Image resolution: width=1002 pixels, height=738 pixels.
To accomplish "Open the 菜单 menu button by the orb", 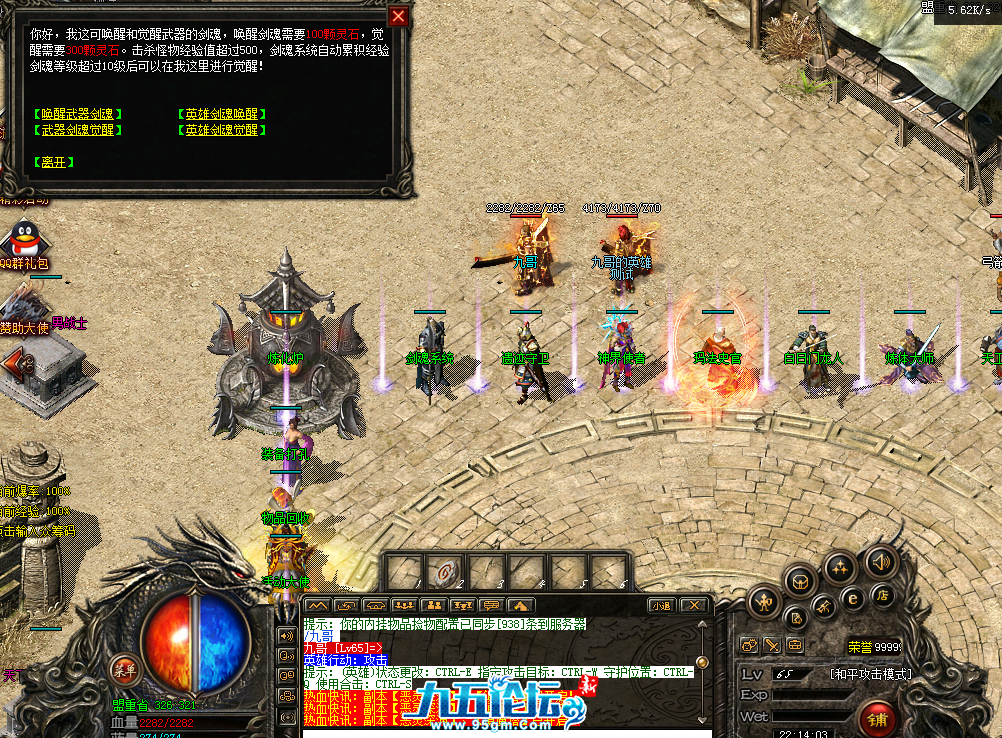I will pyautogui.click(x=125, y=669).
